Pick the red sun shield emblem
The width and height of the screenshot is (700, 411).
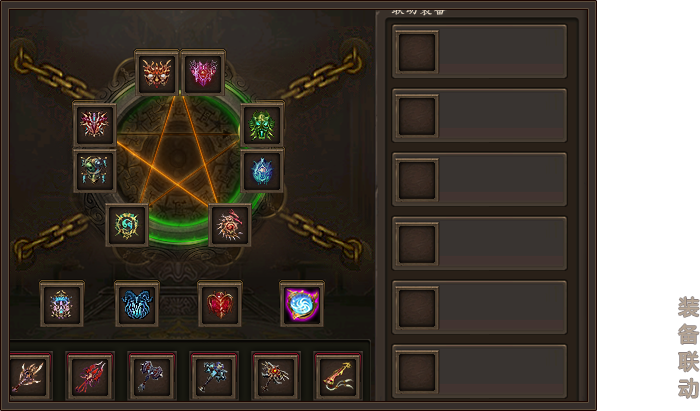(x=230, y=225)
